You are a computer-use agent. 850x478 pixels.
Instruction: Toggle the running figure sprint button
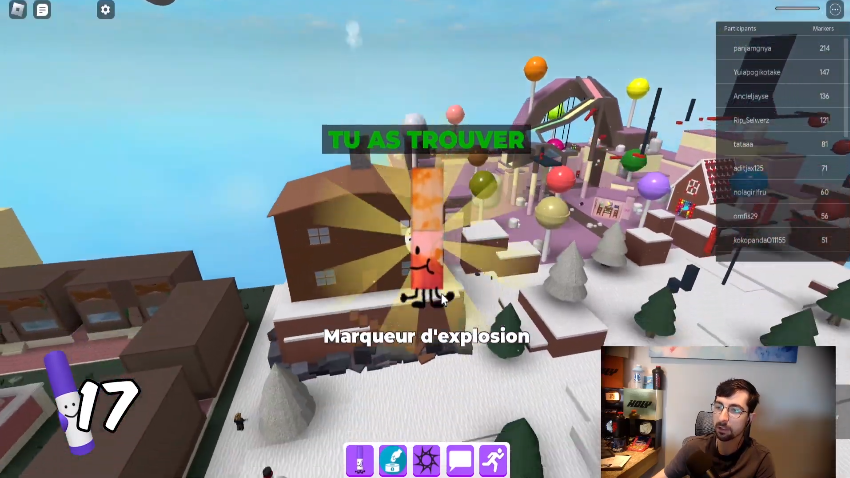pyautogui.click(x=493, y=461)
